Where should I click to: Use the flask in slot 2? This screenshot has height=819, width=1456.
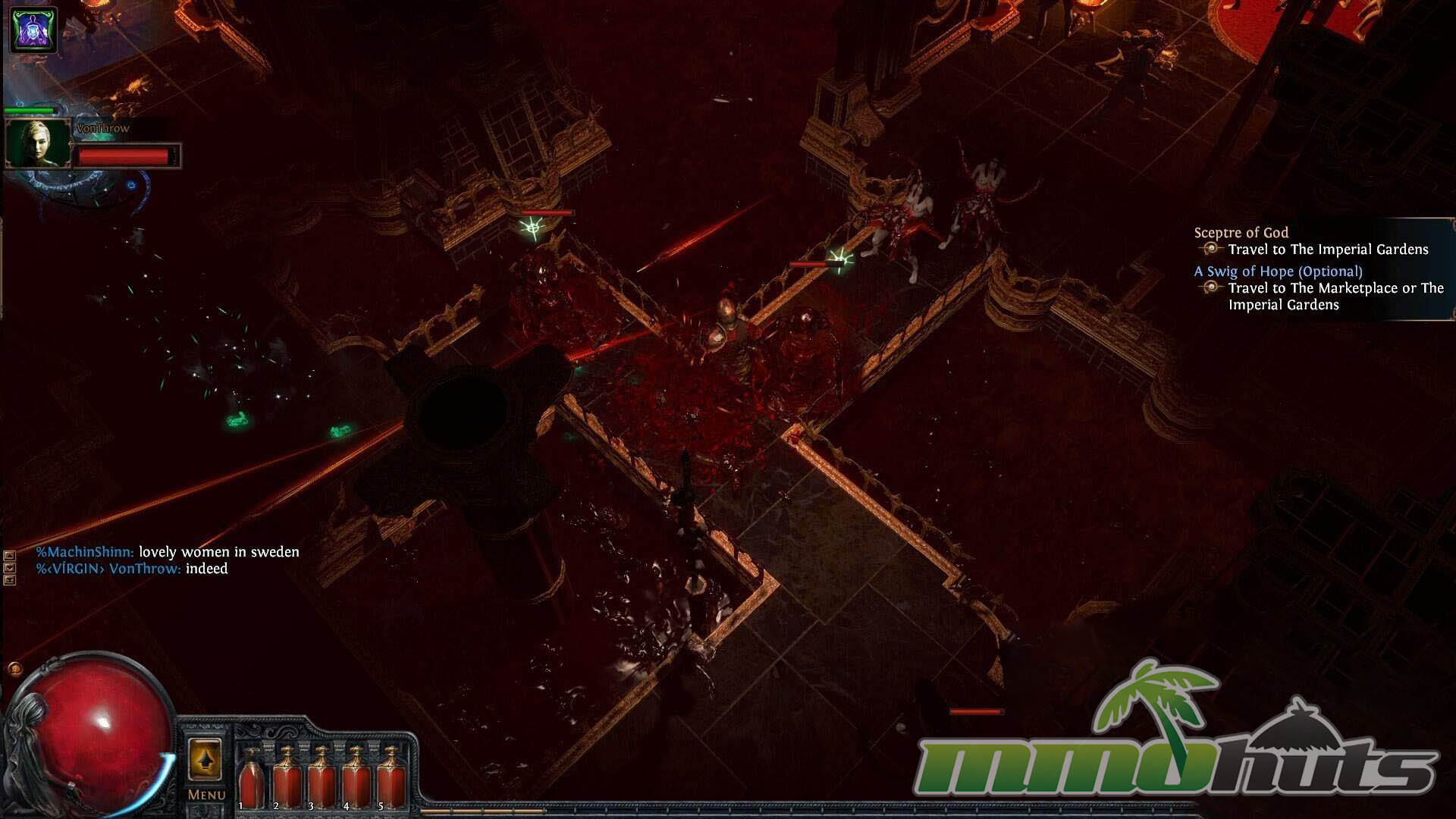tap(287, 777)
